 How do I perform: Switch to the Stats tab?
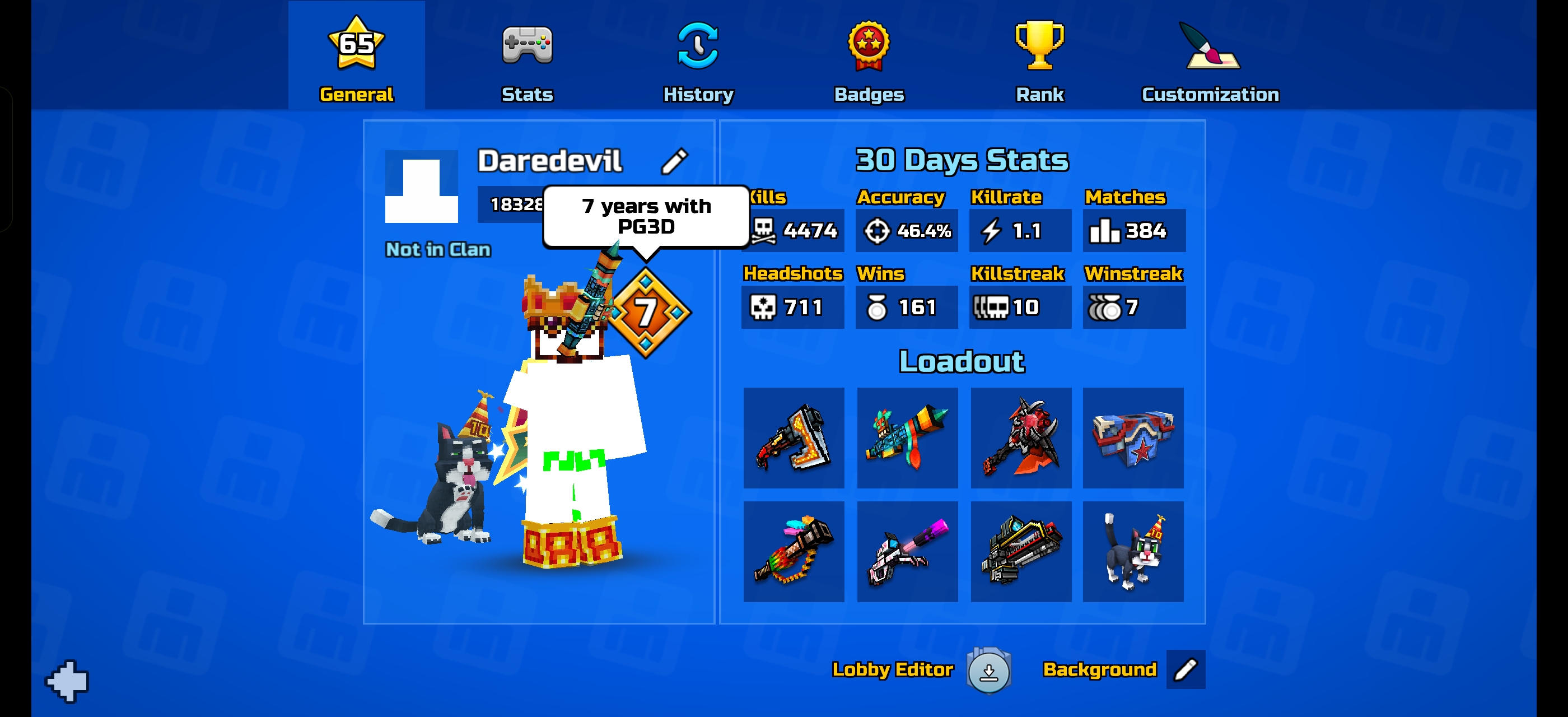(527, 58)
